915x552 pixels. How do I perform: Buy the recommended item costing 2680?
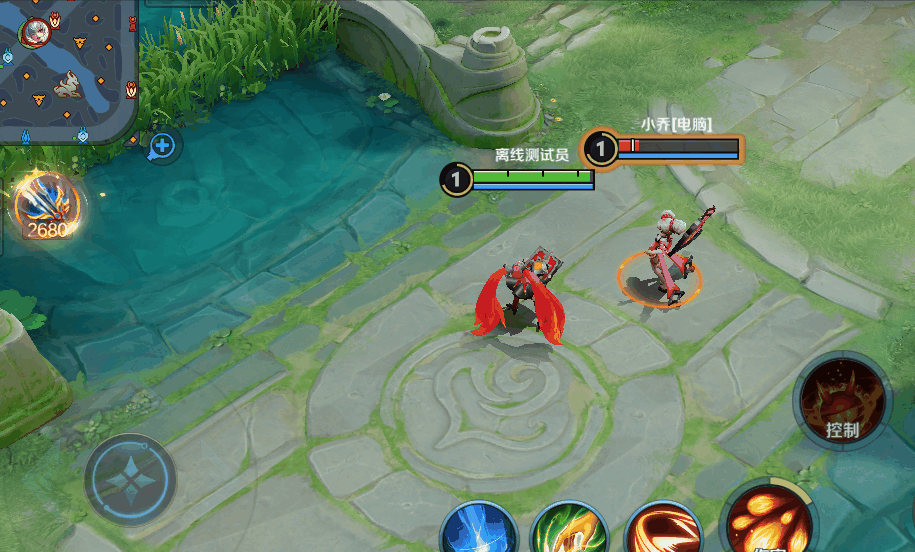tap(47, 207)
